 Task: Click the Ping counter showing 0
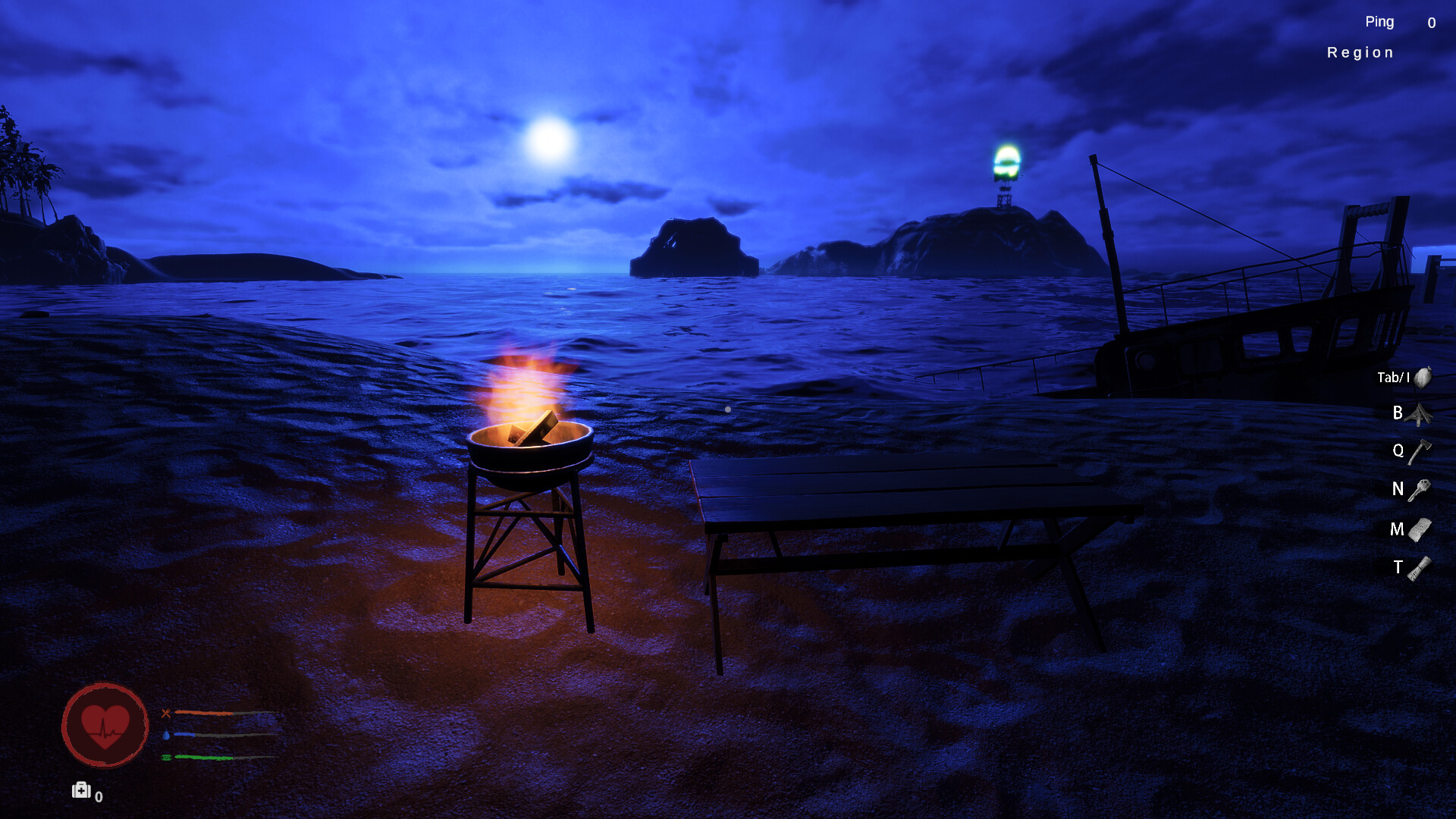(1430, 22)
